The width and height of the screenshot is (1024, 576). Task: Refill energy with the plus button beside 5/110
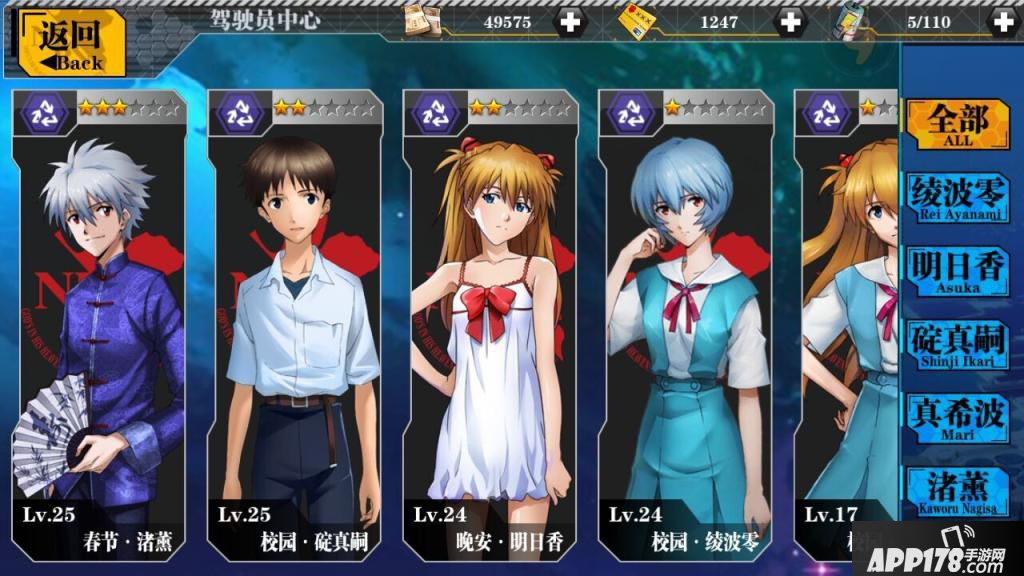click(1001, 21)
